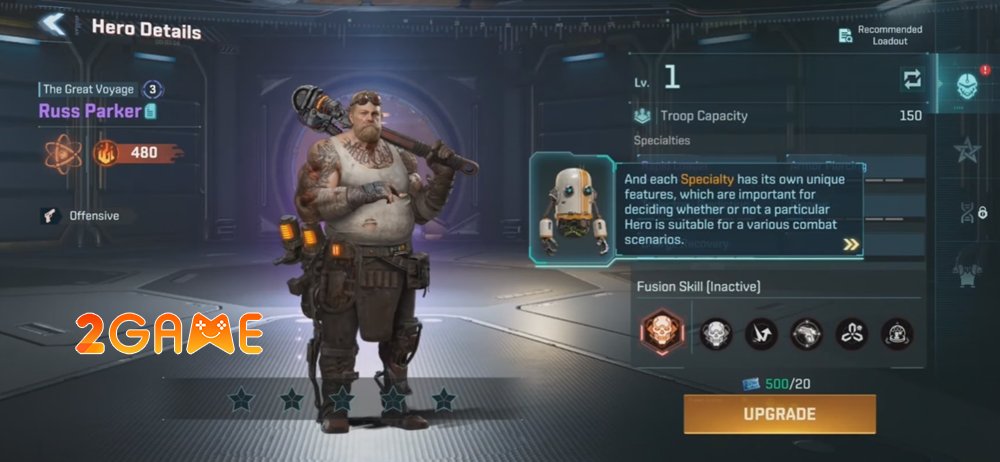Image resolution: width=1000 pixels, height=462 pixels.
Task: Select the trefoil fan skill icon
Action: coord(853,333)
